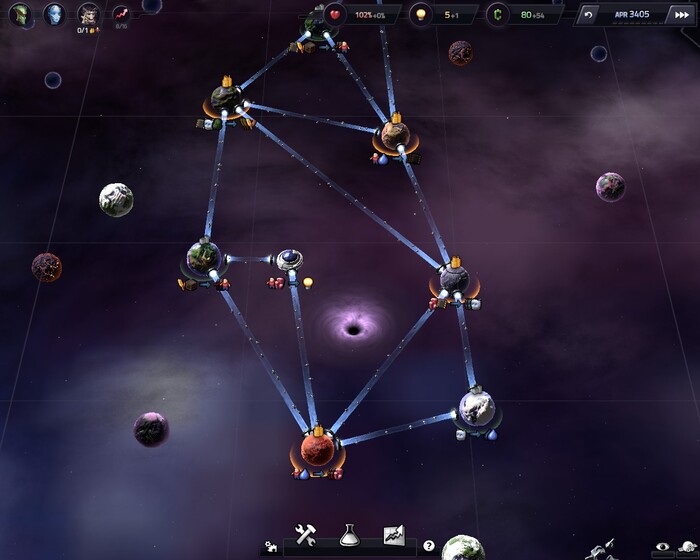700x560 pixels.
Task: Undo the last action with the arrow button
Action: pos(589,15)
